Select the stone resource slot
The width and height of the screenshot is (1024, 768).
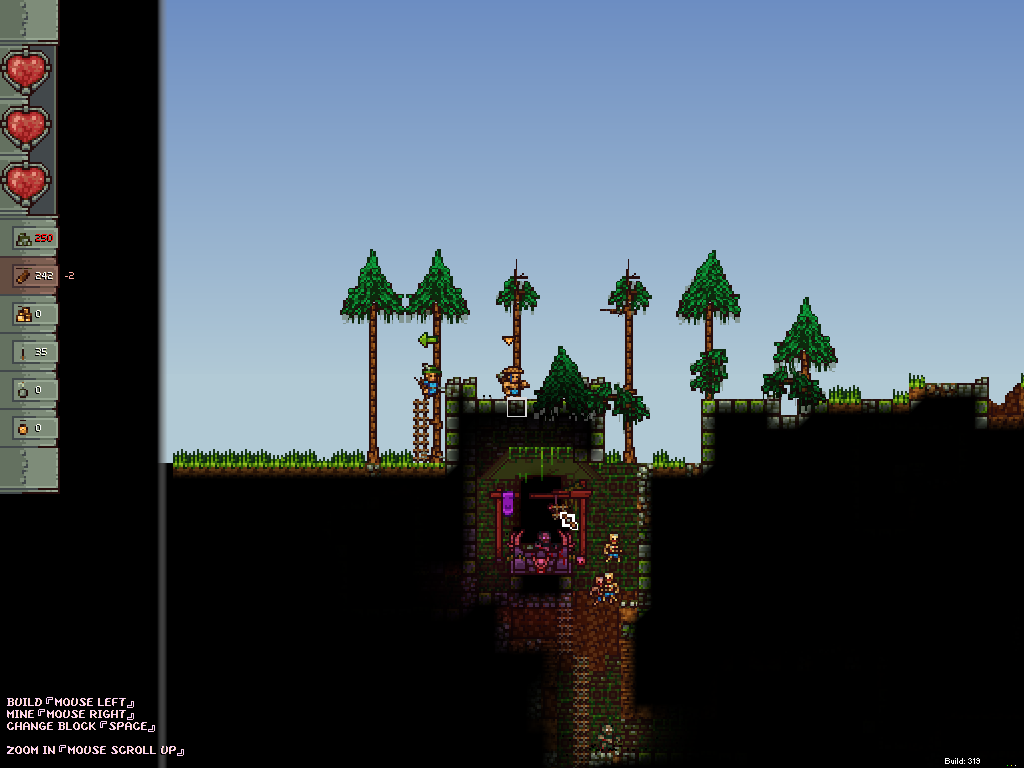[34, 238]
